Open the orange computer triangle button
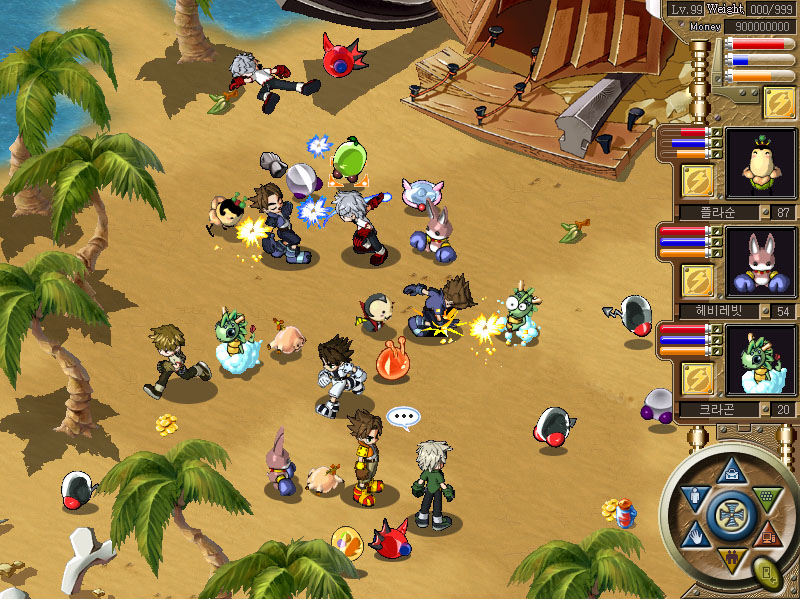 (x=766, y=534)
